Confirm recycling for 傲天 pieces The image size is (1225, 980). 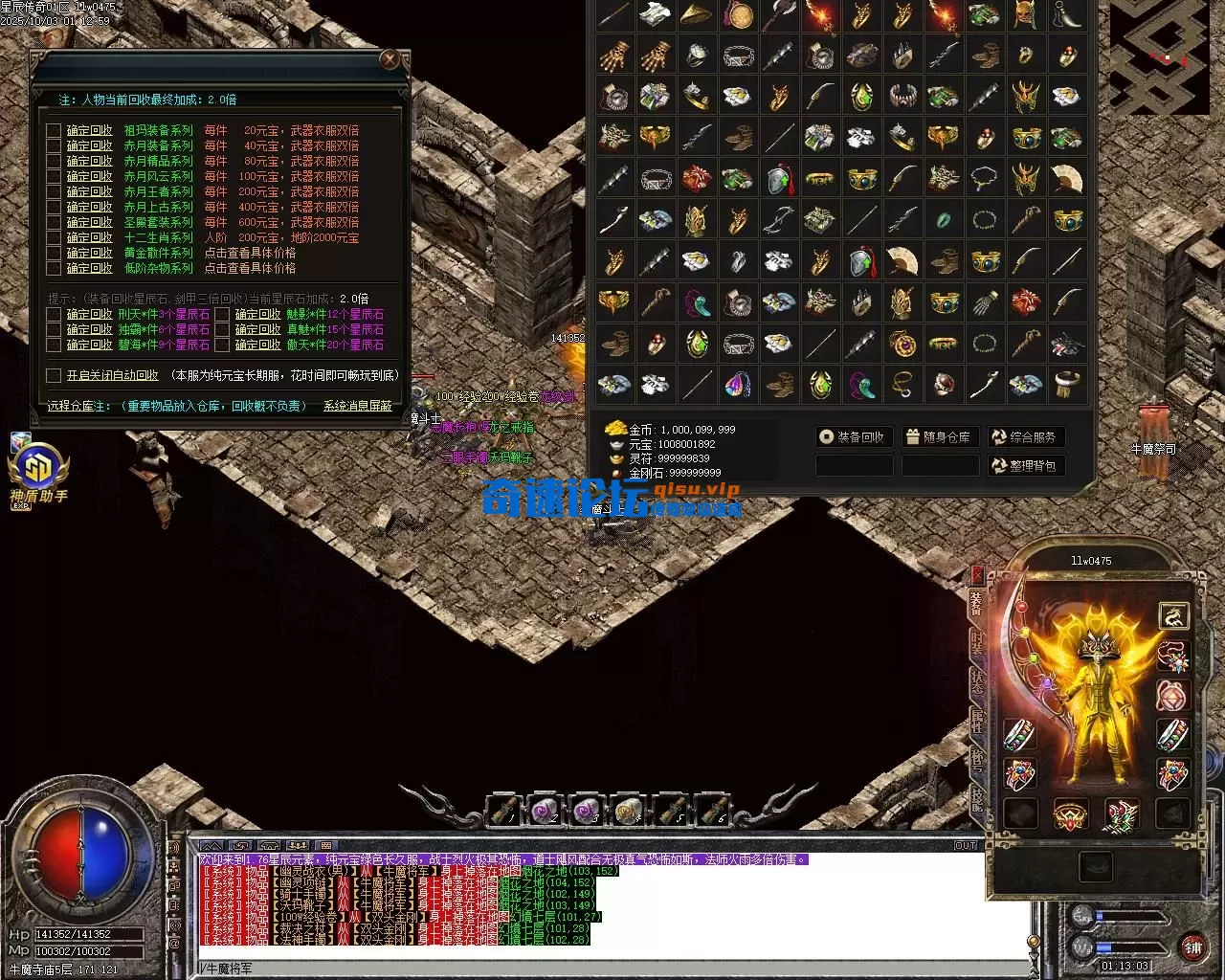pos(257,345)
